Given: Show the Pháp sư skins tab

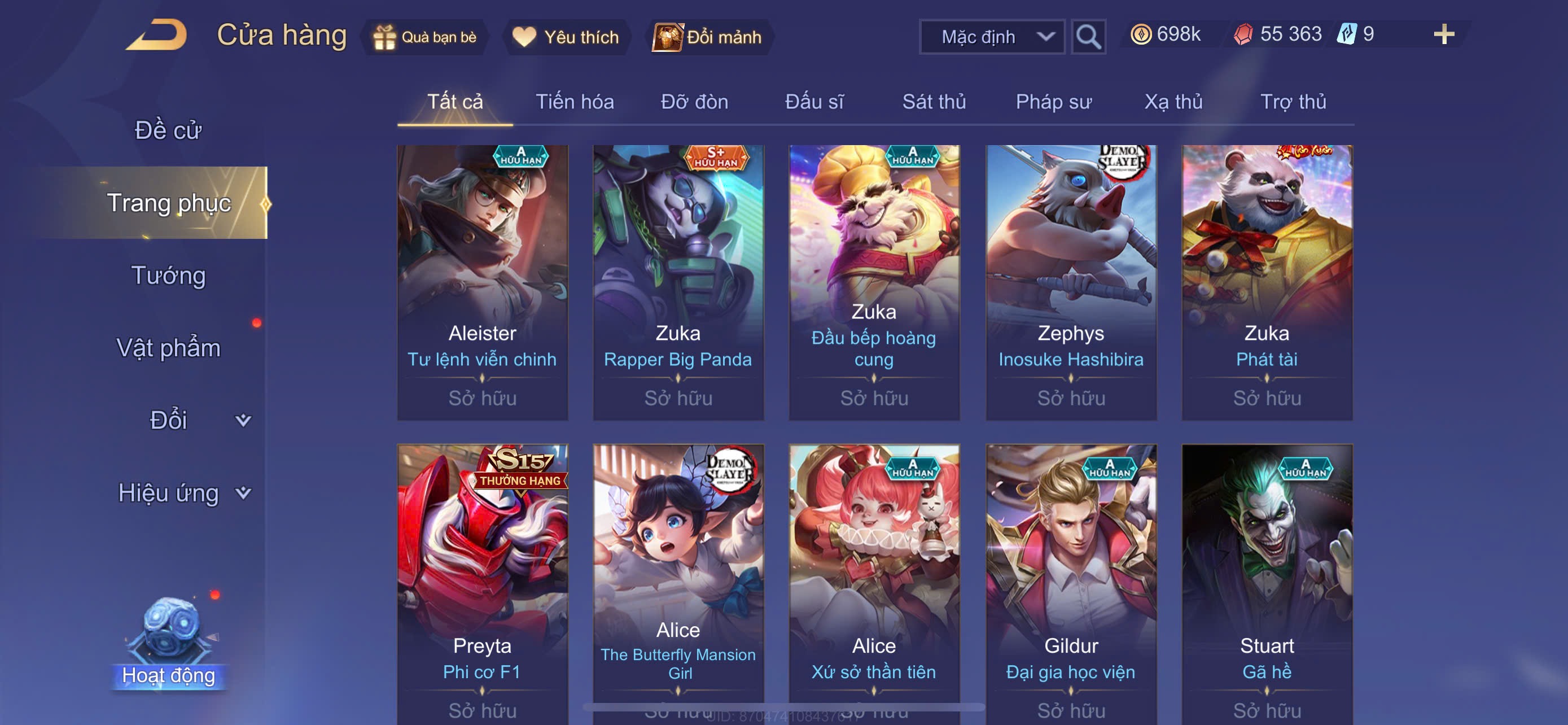Looking at the screenshot, I should pos(1053,102).
